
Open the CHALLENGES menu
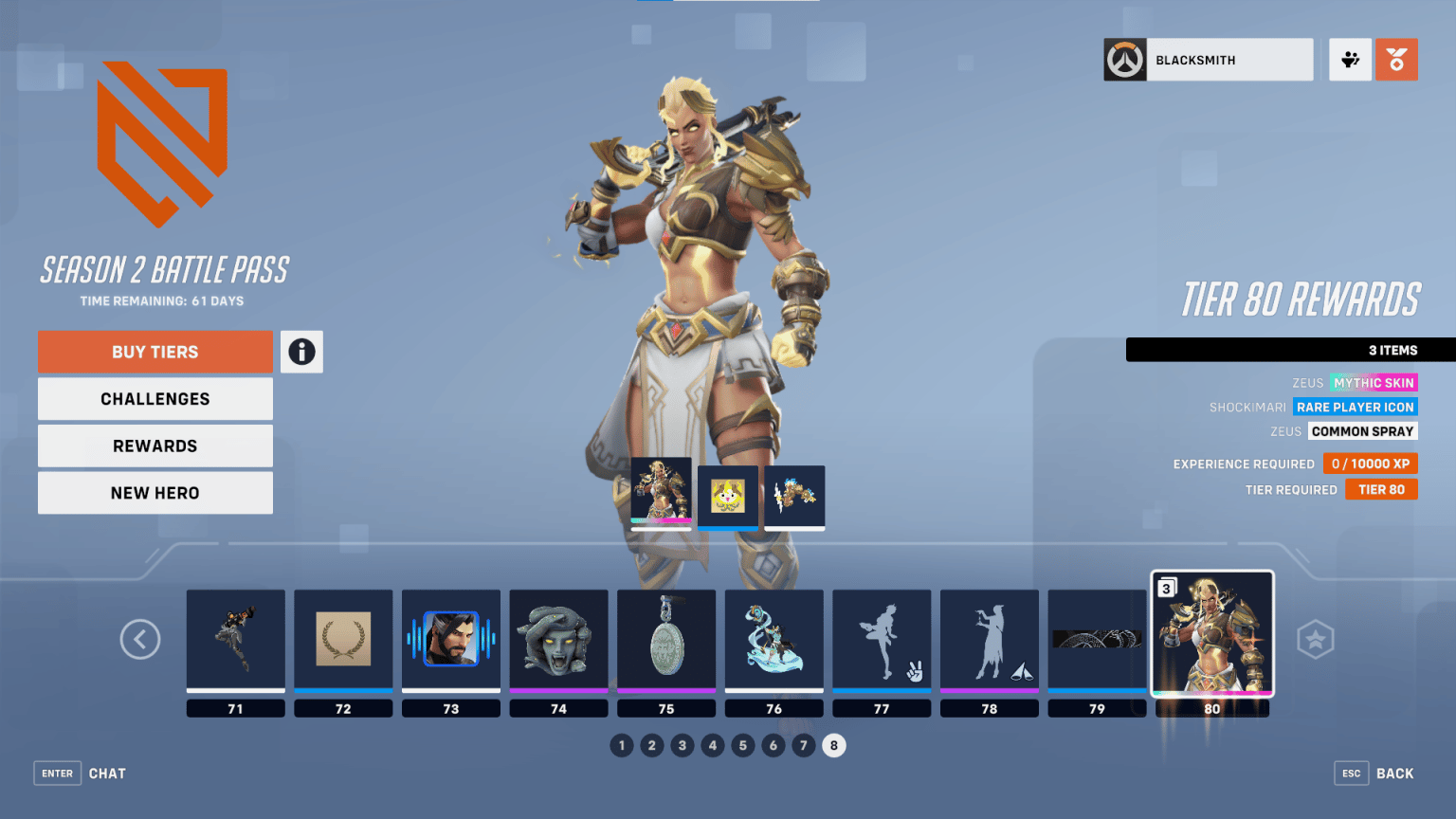[155, 398]
